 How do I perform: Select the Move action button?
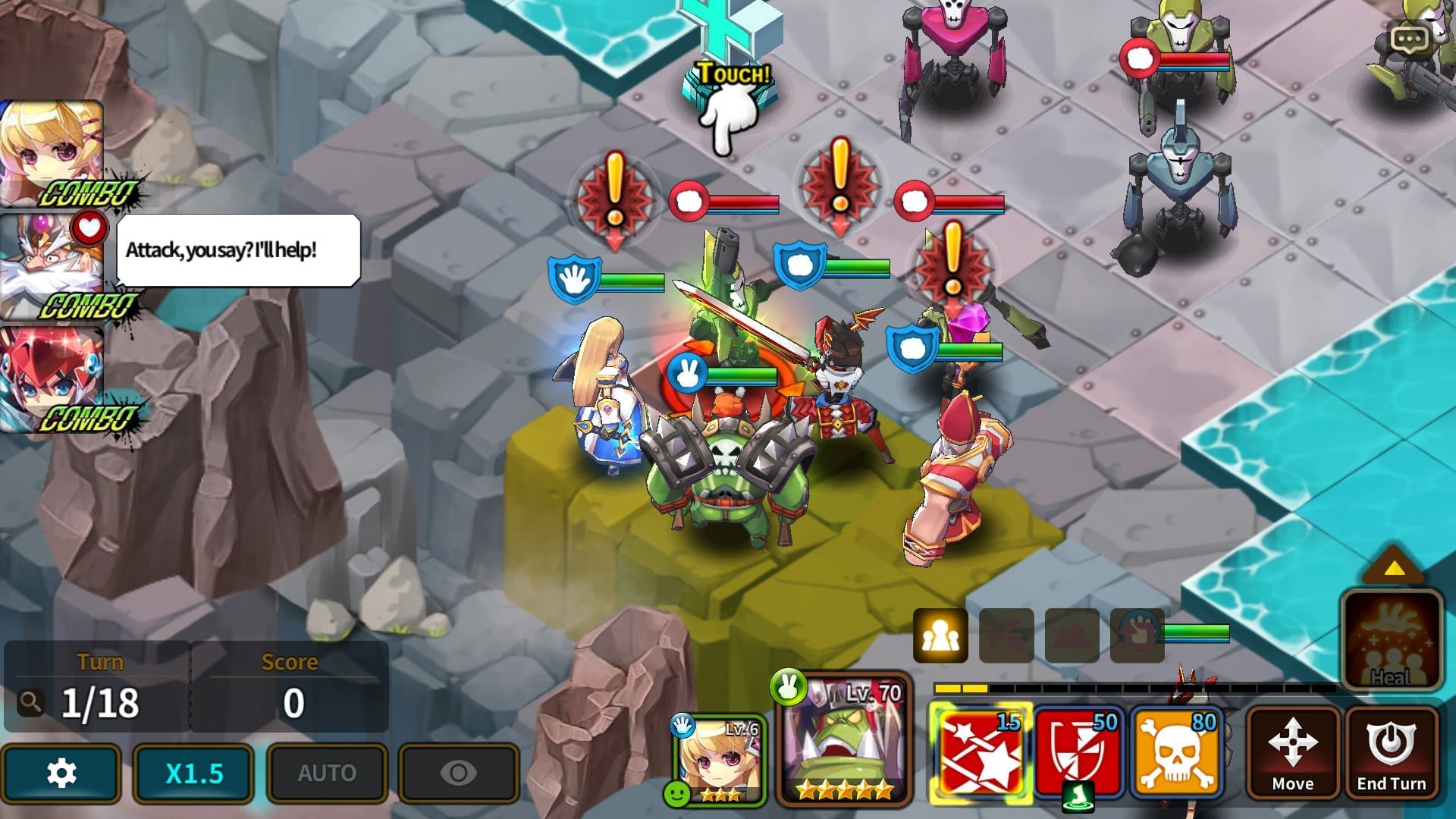(x=1292, y=753)
